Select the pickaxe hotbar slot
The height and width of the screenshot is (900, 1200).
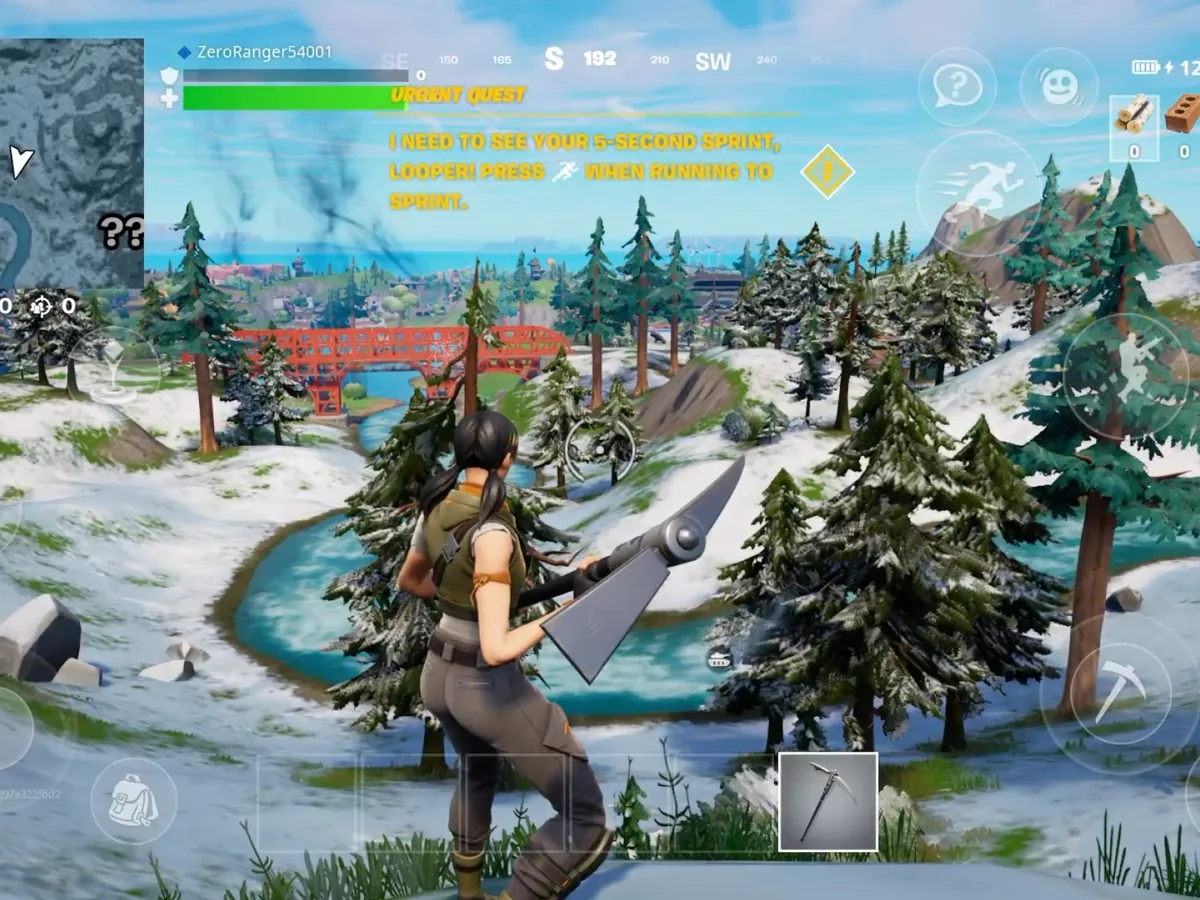click(x=828, y=801)
